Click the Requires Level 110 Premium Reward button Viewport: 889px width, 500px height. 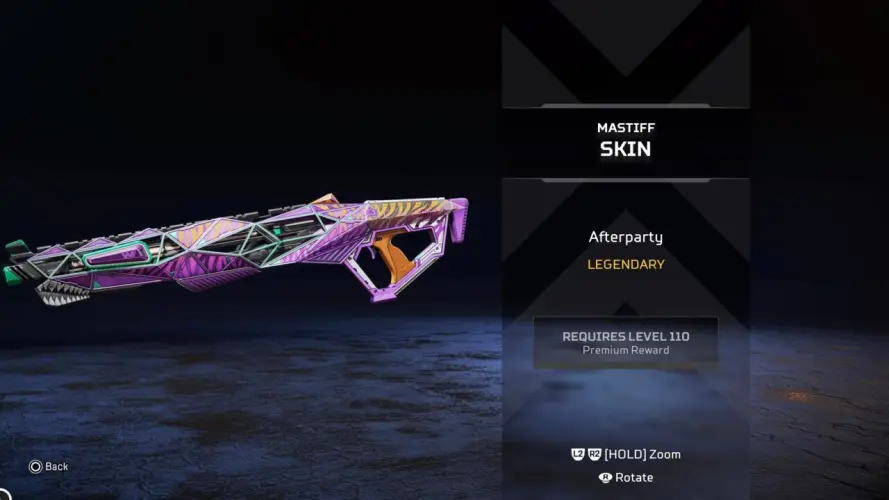[625, 342]
